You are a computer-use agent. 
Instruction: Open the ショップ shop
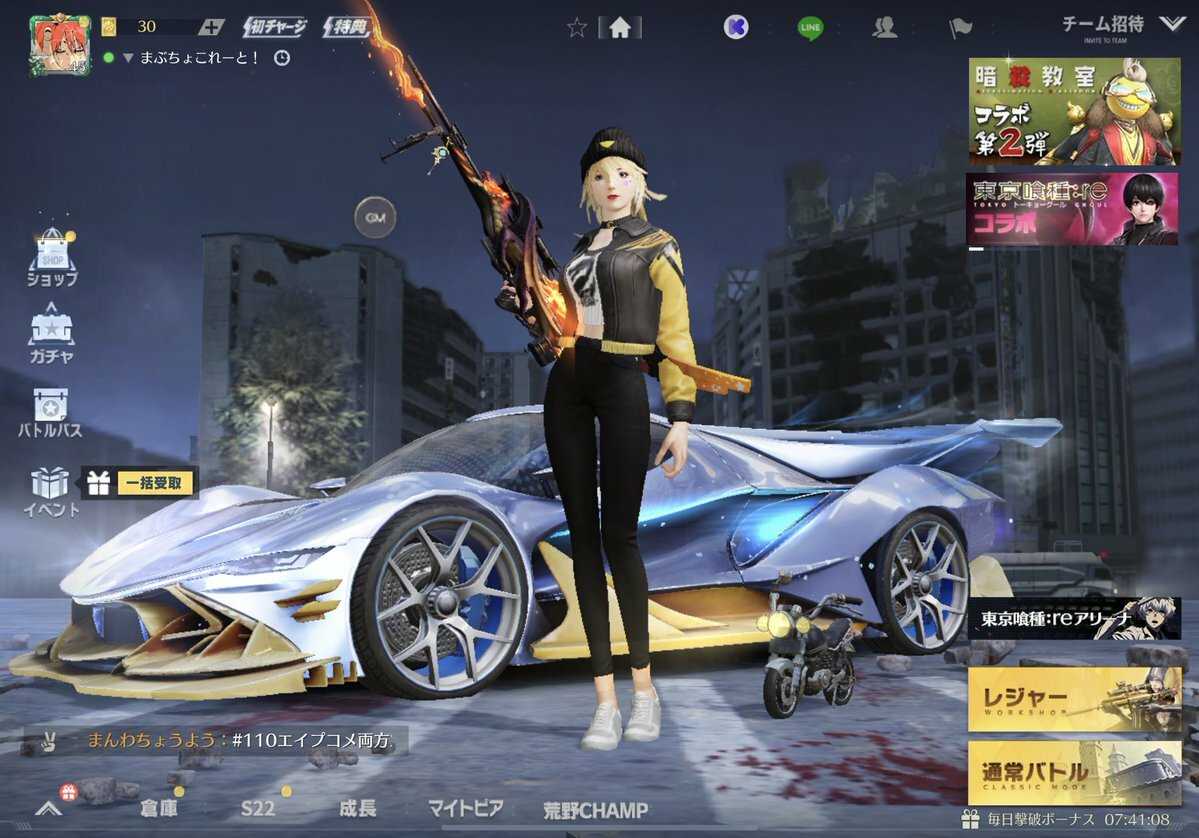click(52, 258)
